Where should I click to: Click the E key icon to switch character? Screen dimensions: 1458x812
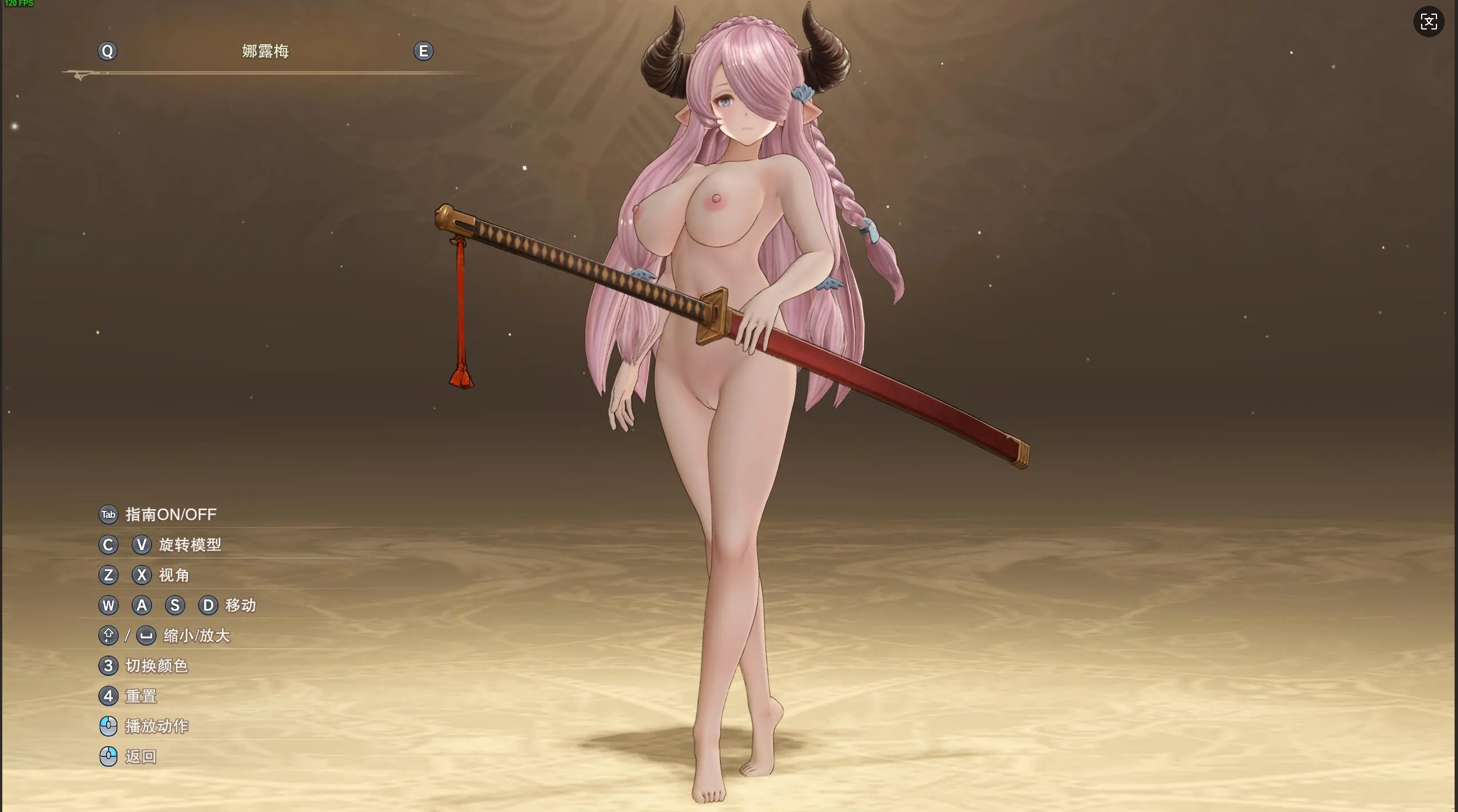pos(423,51)
